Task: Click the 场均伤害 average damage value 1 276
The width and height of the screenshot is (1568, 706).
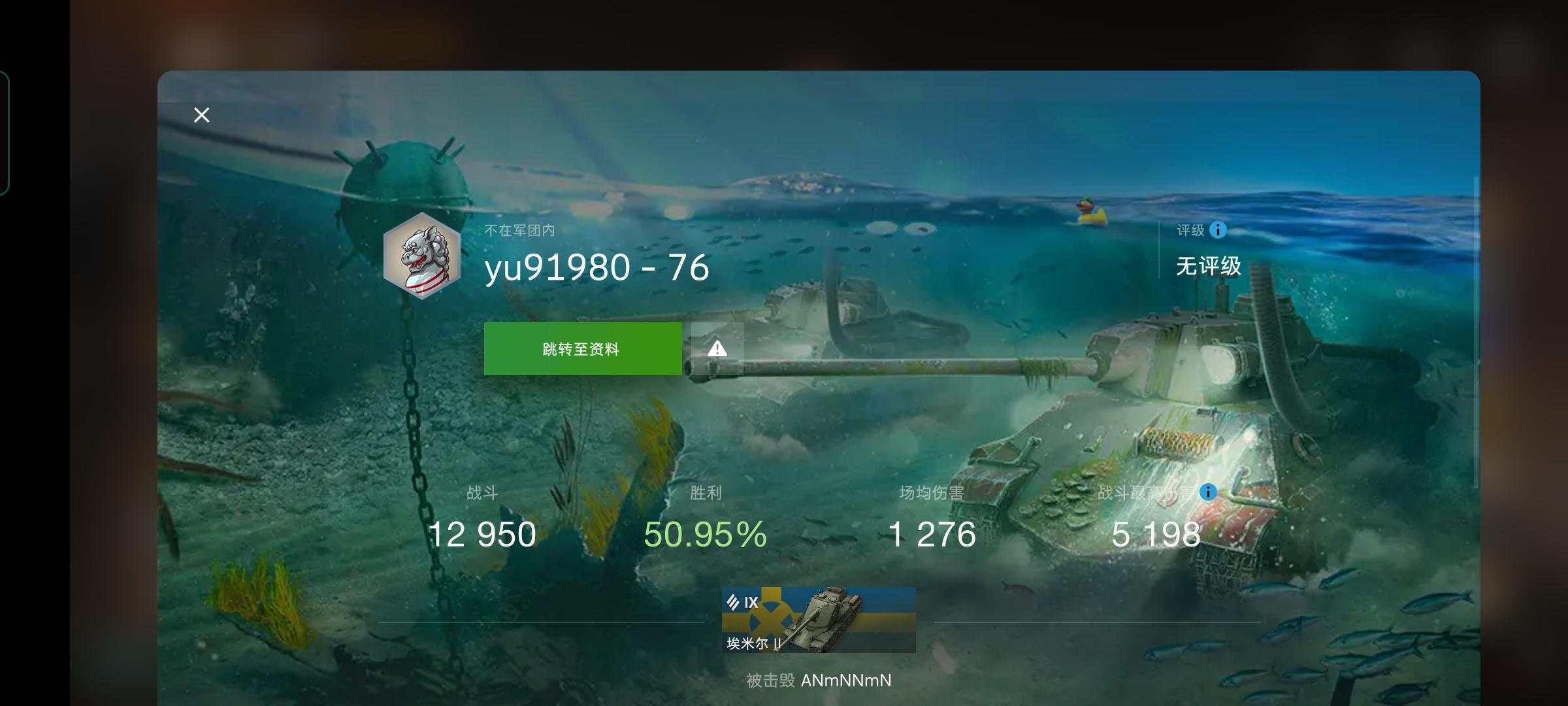Action: [932, 534]
